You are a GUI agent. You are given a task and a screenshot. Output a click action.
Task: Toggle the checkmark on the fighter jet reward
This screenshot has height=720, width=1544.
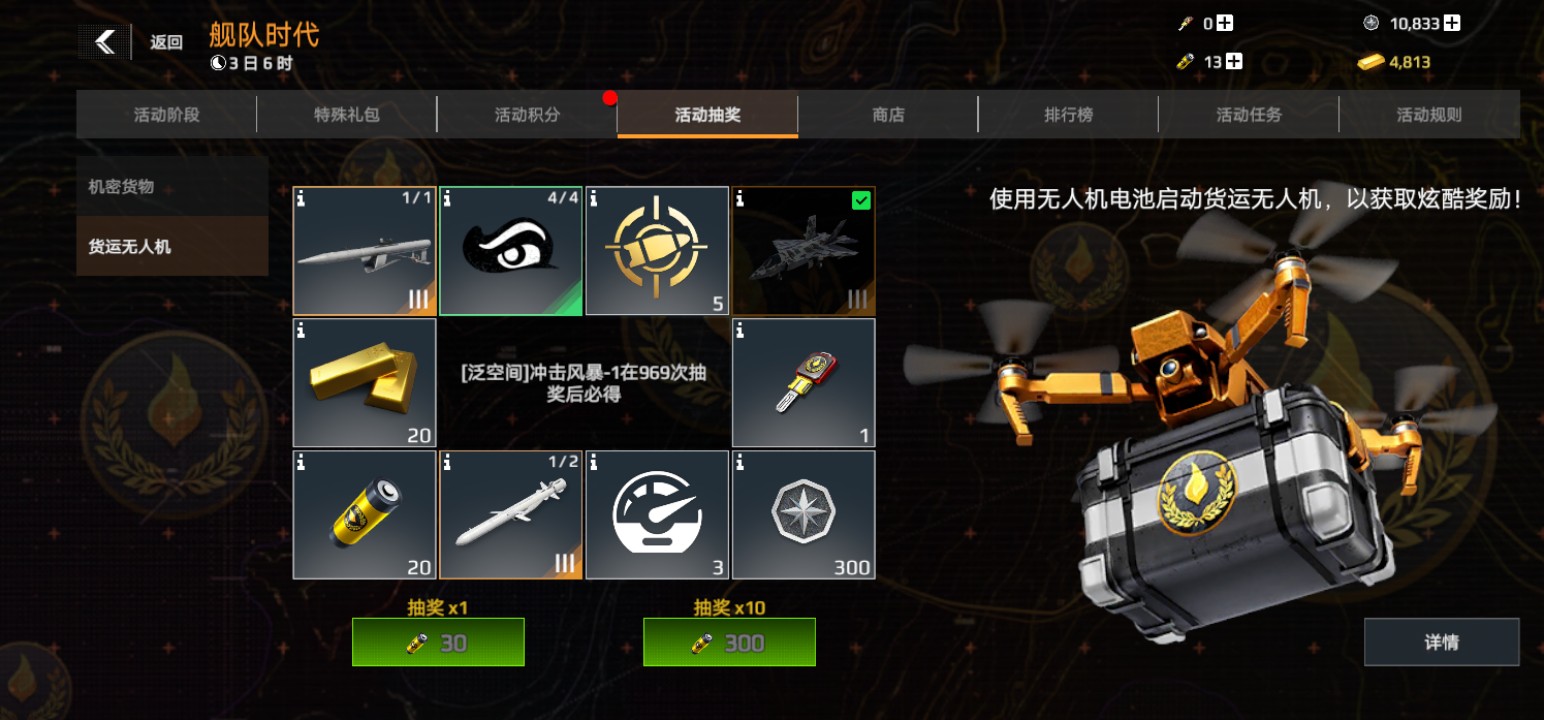pyautogui.click(x=862, y=200)
